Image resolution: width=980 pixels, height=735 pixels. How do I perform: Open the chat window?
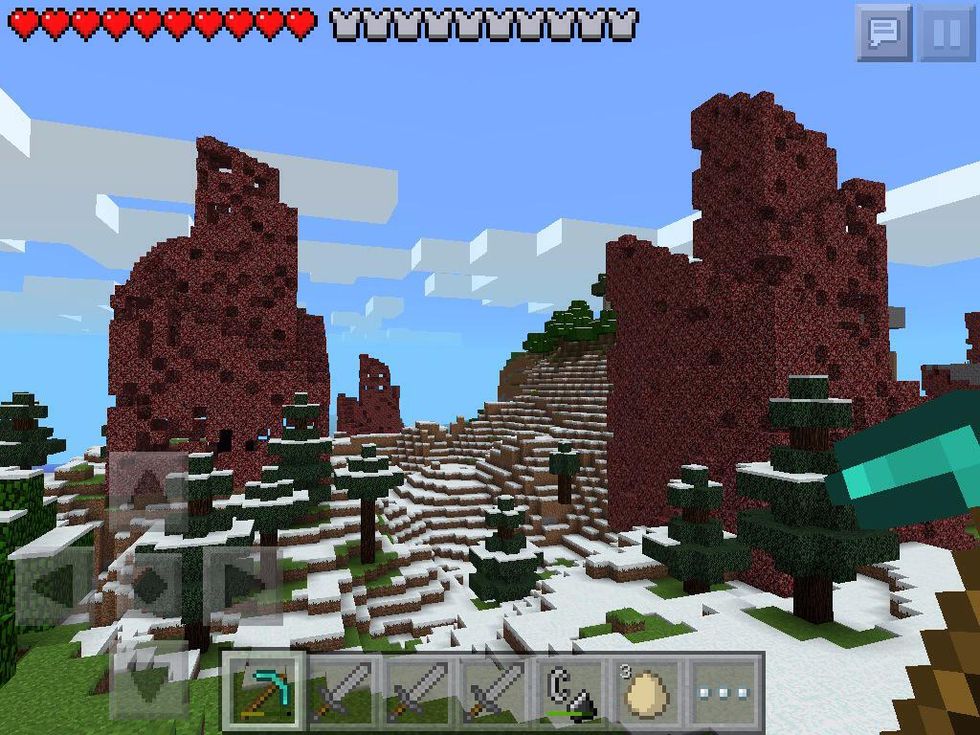(884, 33)
